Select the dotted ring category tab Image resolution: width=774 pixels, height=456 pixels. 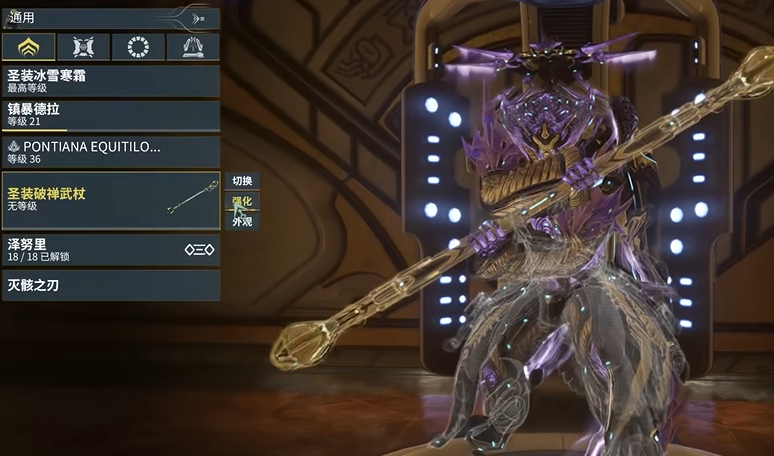(x=138, y=47)
